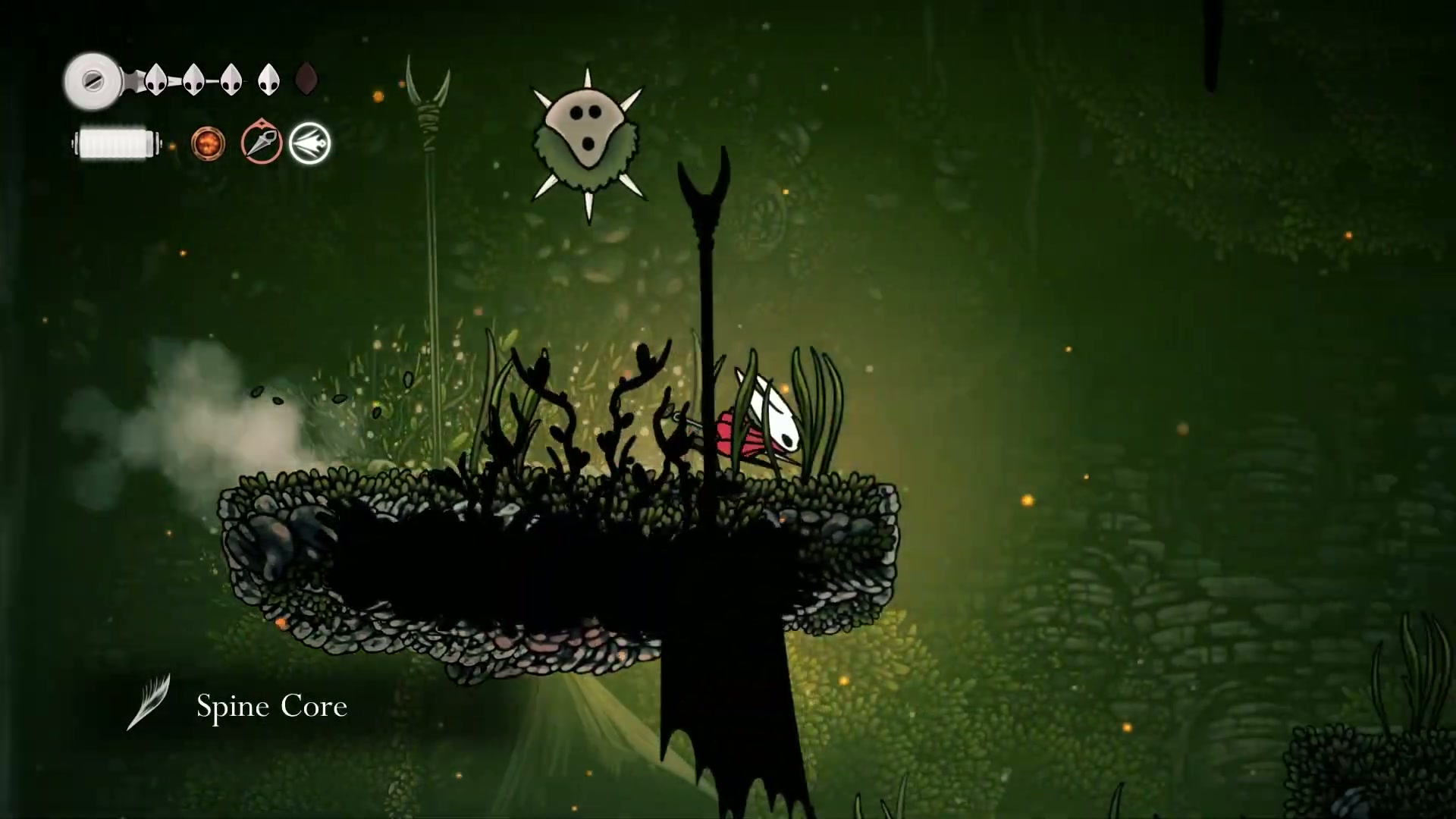
Task: Select the throwing dagger tool icon
Action: pos(262,142)
